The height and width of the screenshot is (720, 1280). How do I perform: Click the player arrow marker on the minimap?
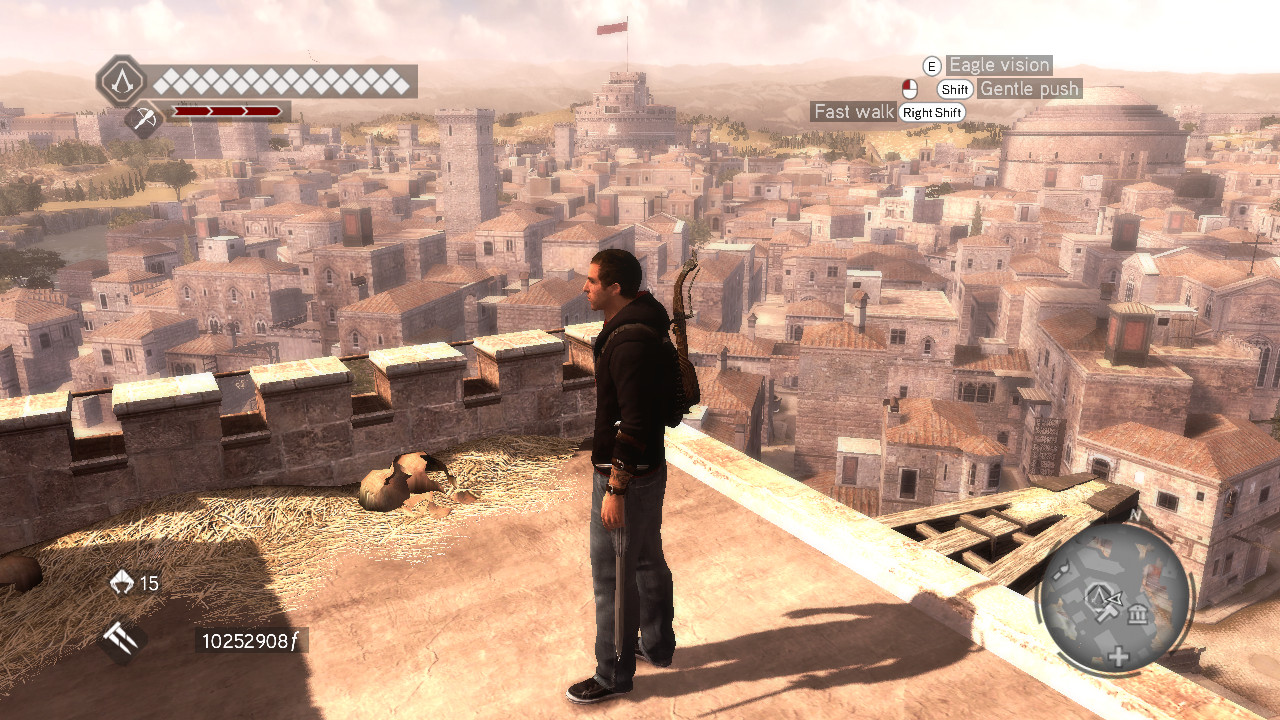[x=1114, y=596]
